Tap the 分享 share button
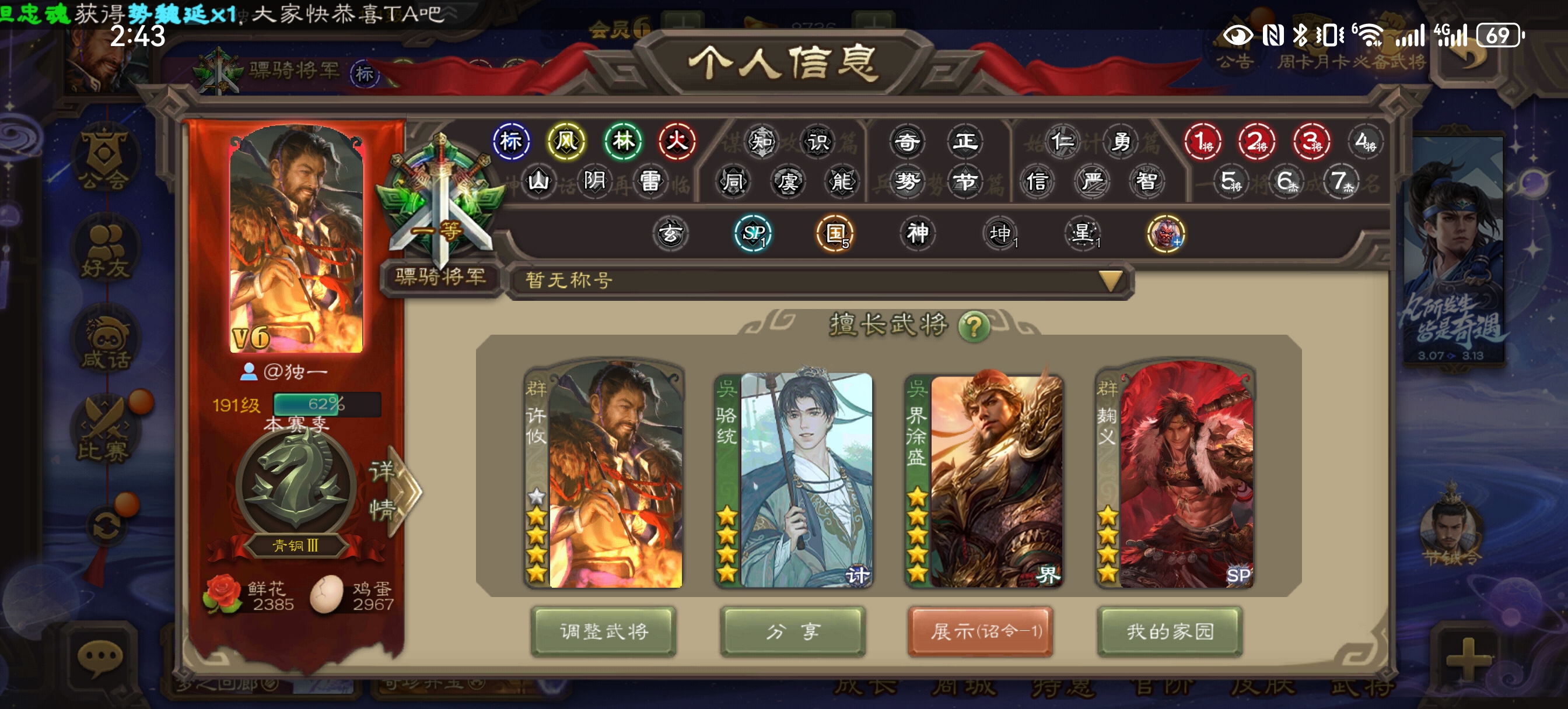1568x709 pixels. (793, 631)
